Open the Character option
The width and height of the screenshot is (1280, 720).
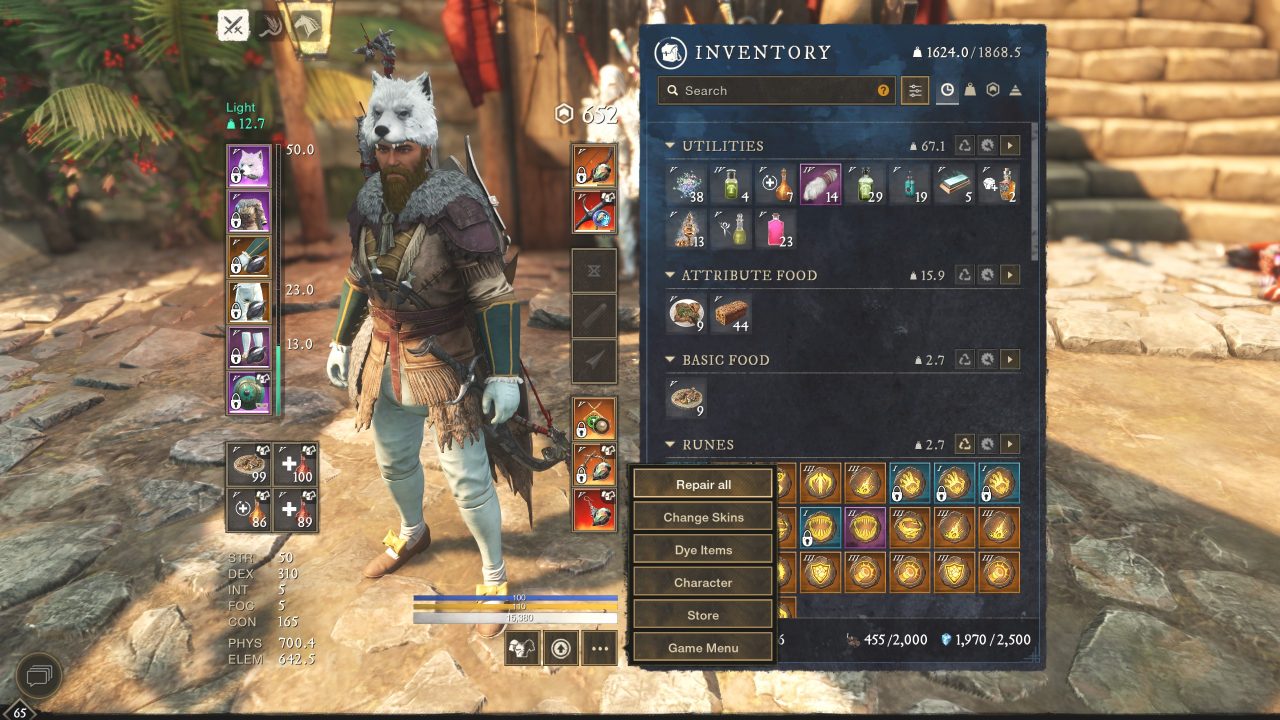(x=702, y=582)
